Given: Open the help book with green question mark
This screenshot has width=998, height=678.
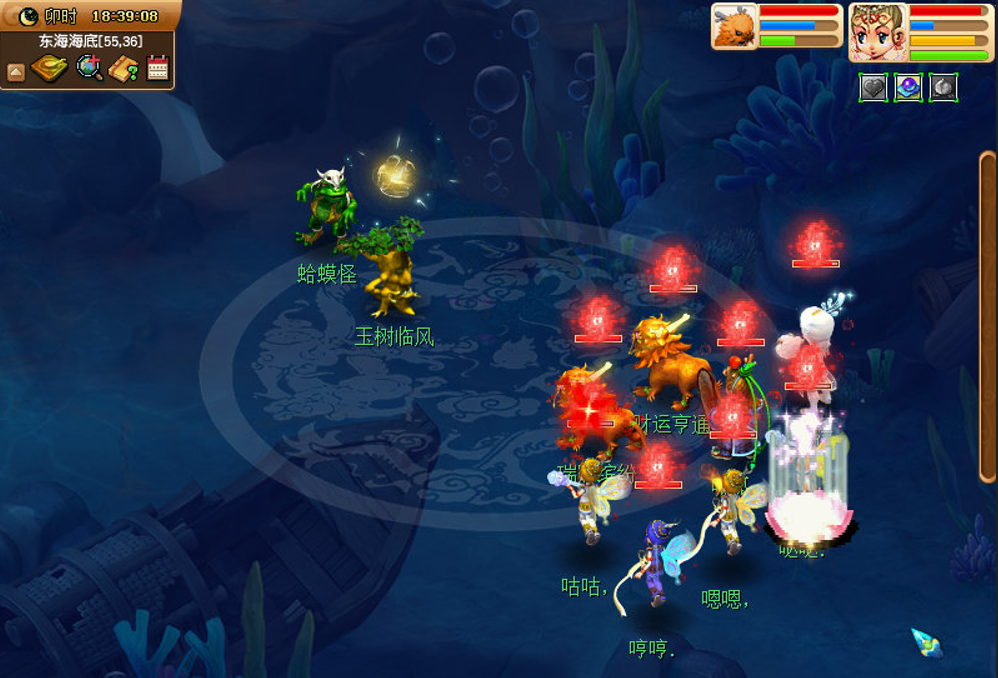Looking at the screenshot, I should click(124, 69).
